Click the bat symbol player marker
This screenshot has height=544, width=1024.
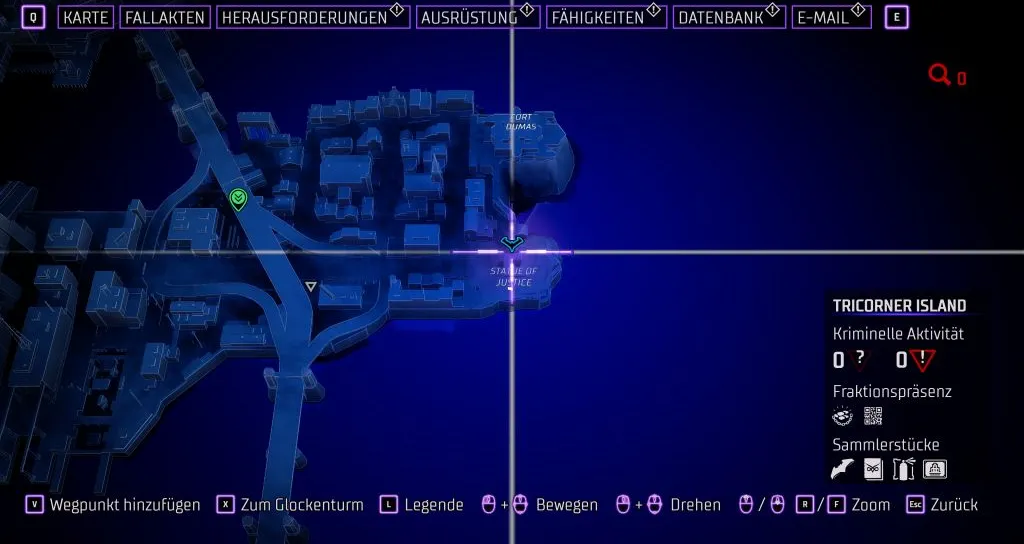coord(512,243)
